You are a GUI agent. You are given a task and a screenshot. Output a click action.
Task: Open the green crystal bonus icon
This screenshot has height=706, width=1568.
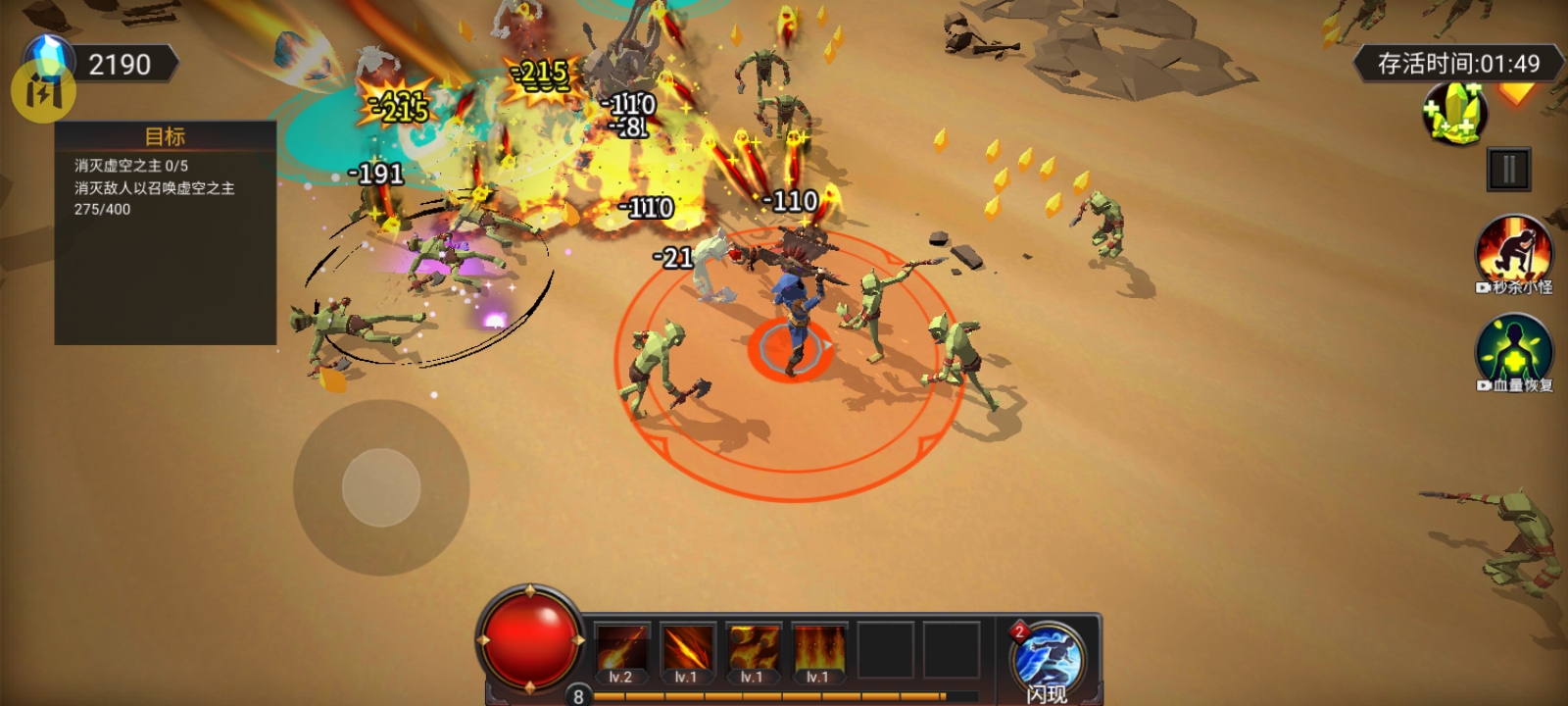(1455, 113)
